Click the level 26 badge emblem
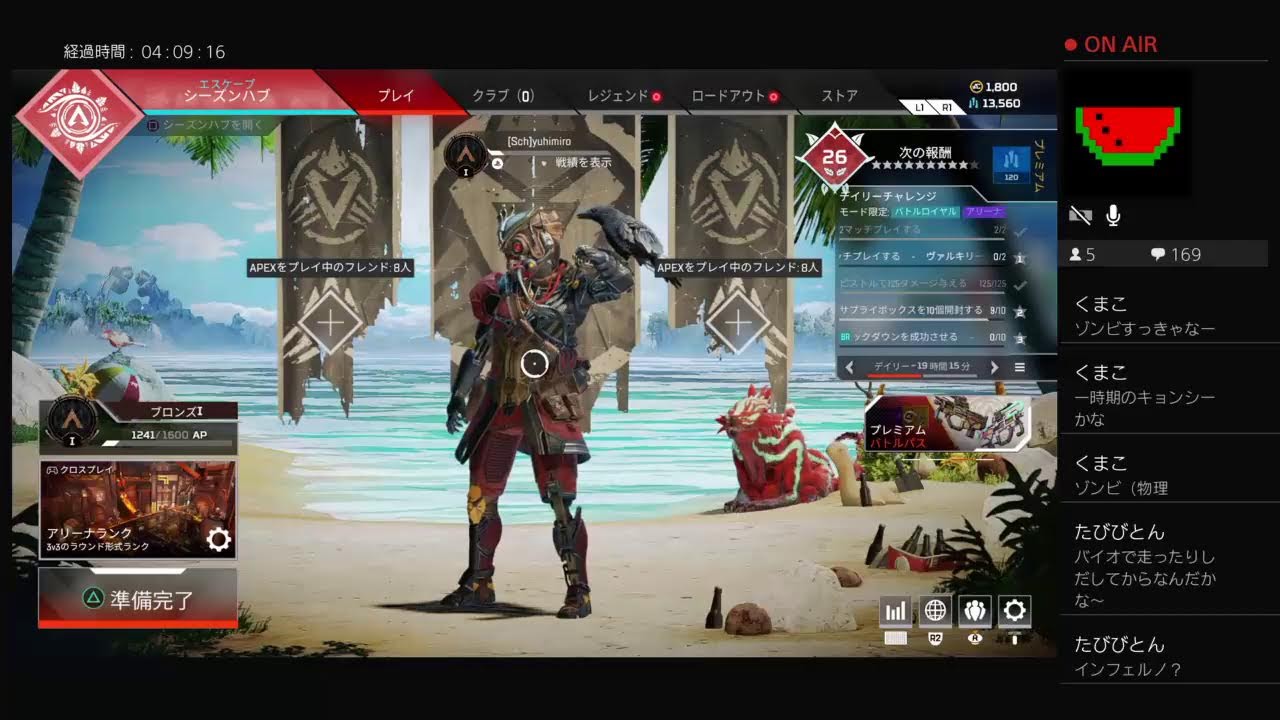 coord(835,155)
